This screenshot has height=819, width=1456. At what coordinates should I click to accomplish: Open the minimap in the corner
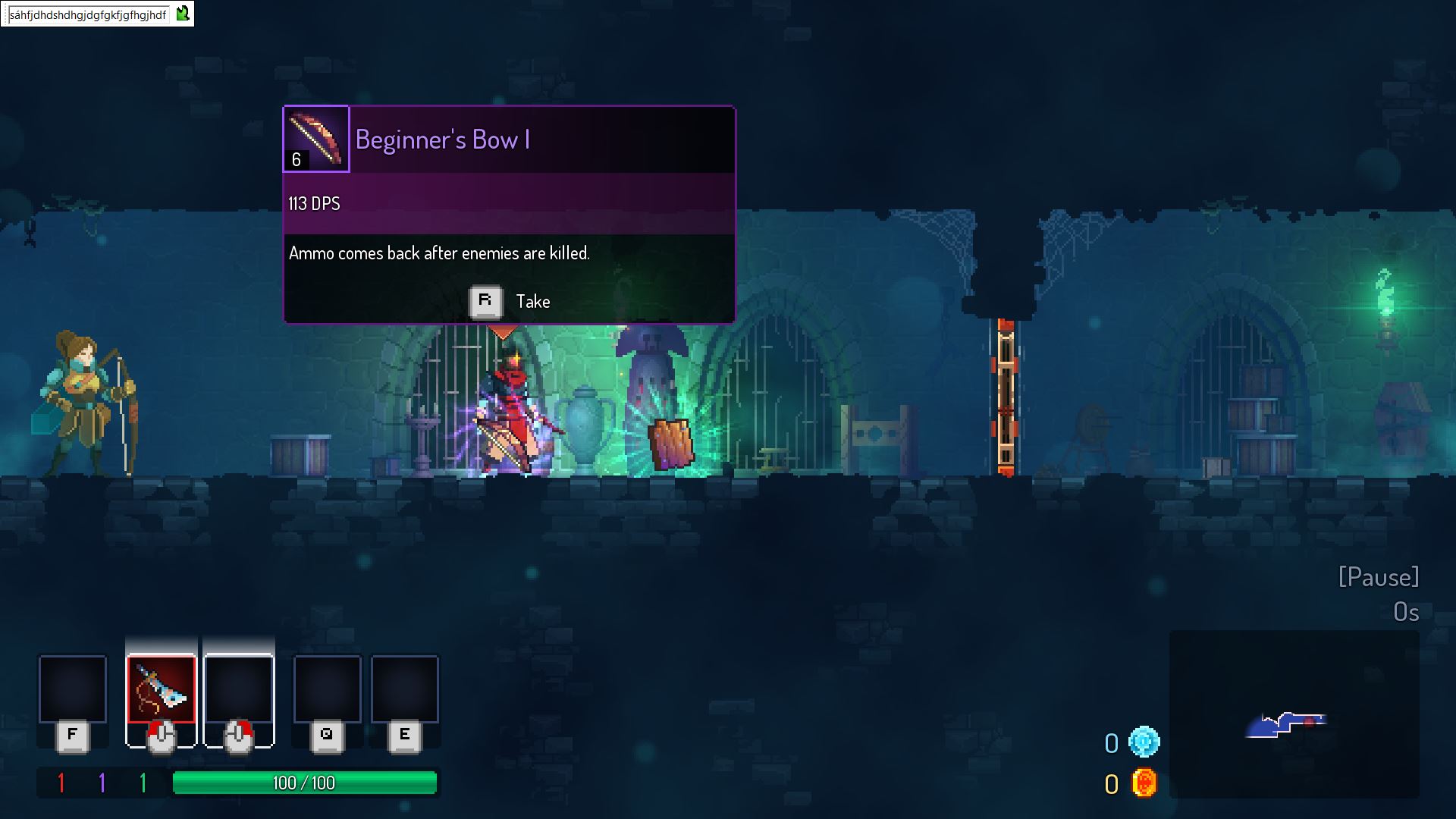[x=1294, y=714]
